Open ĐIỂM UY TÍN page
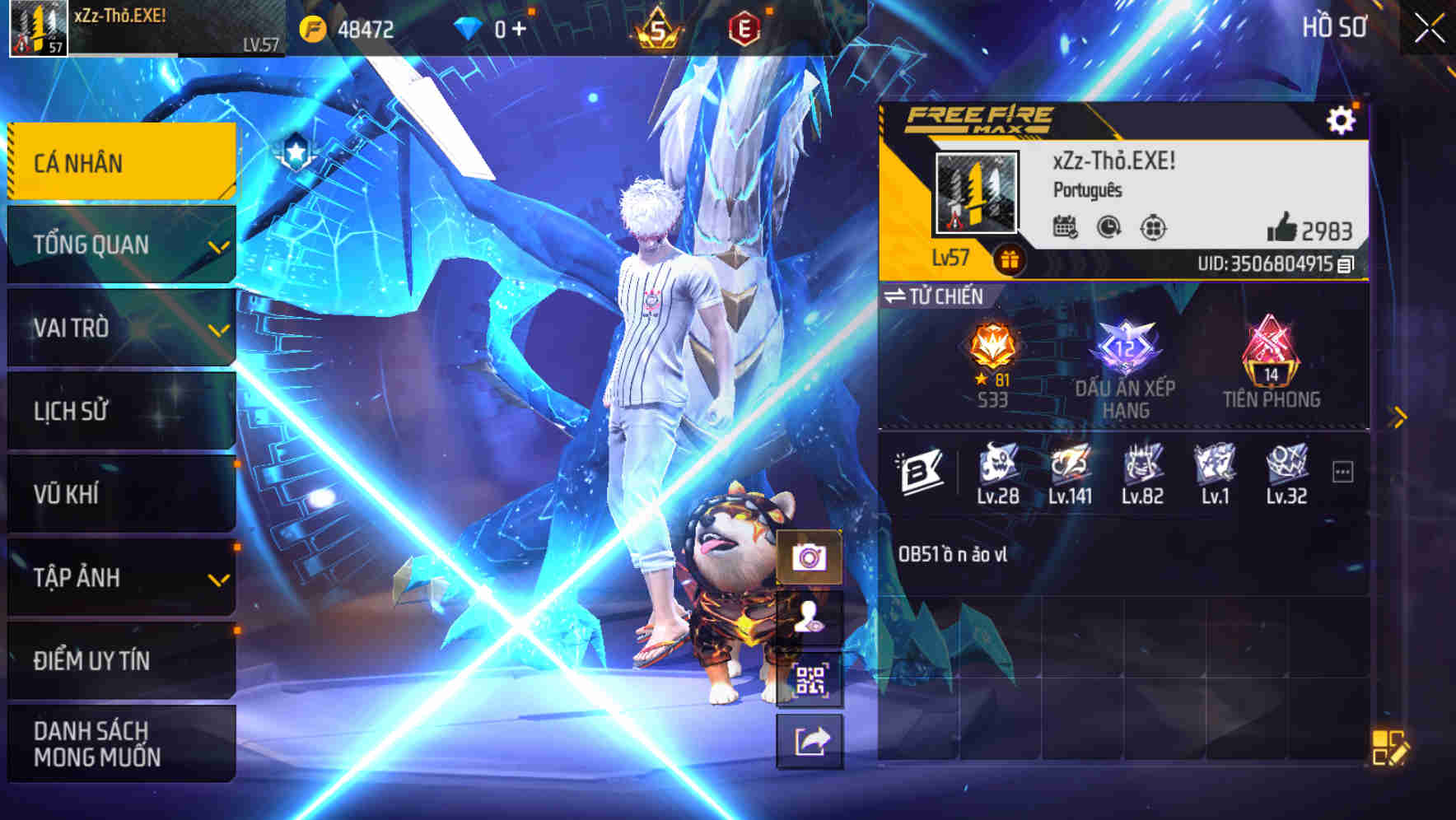The image size is (1456, 820). [x=120, y=660]
